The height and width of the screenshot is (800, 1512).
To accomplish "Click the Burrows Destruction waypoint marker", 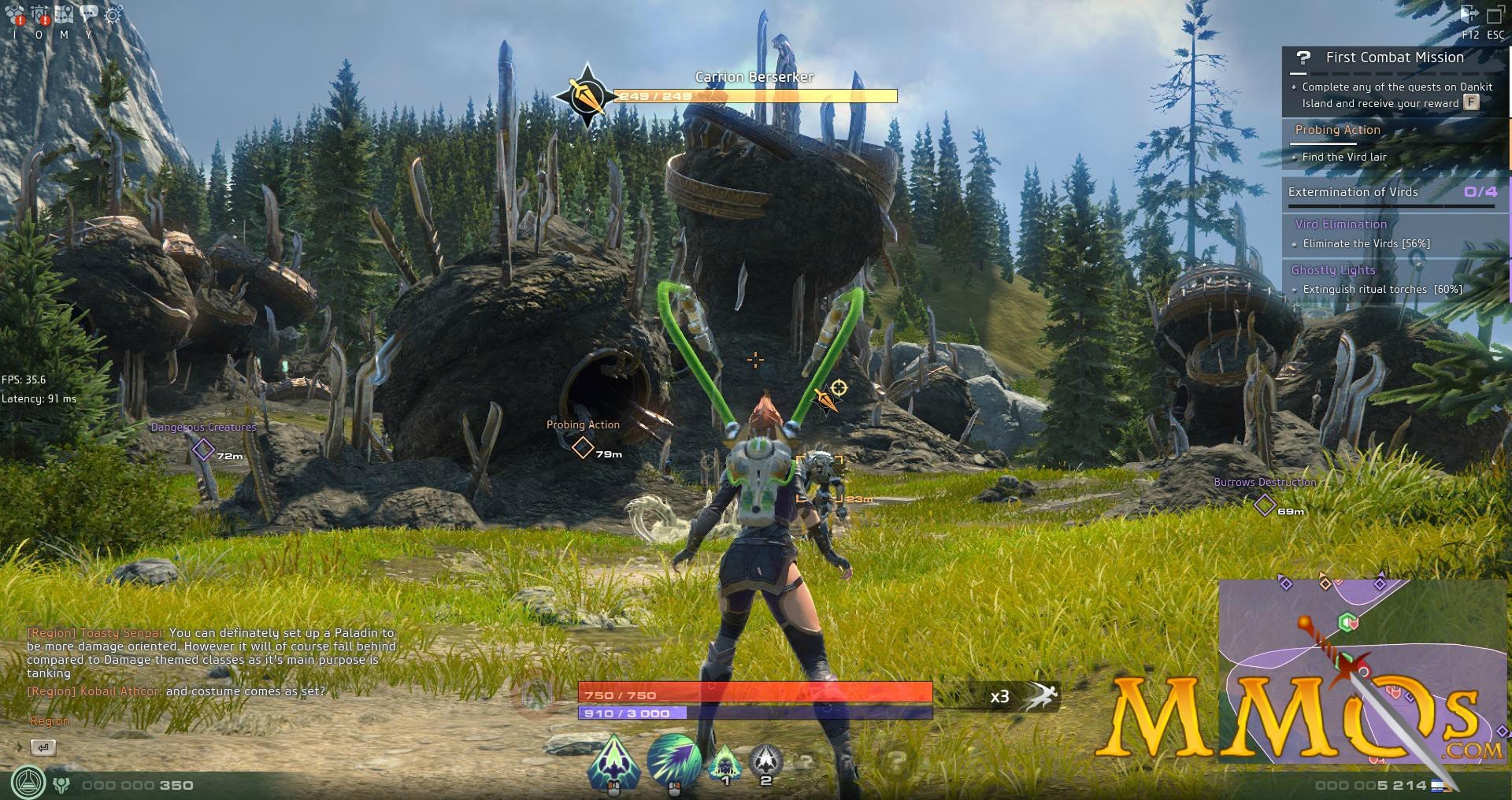I will pyautogui.click(x=1265, y=505).
